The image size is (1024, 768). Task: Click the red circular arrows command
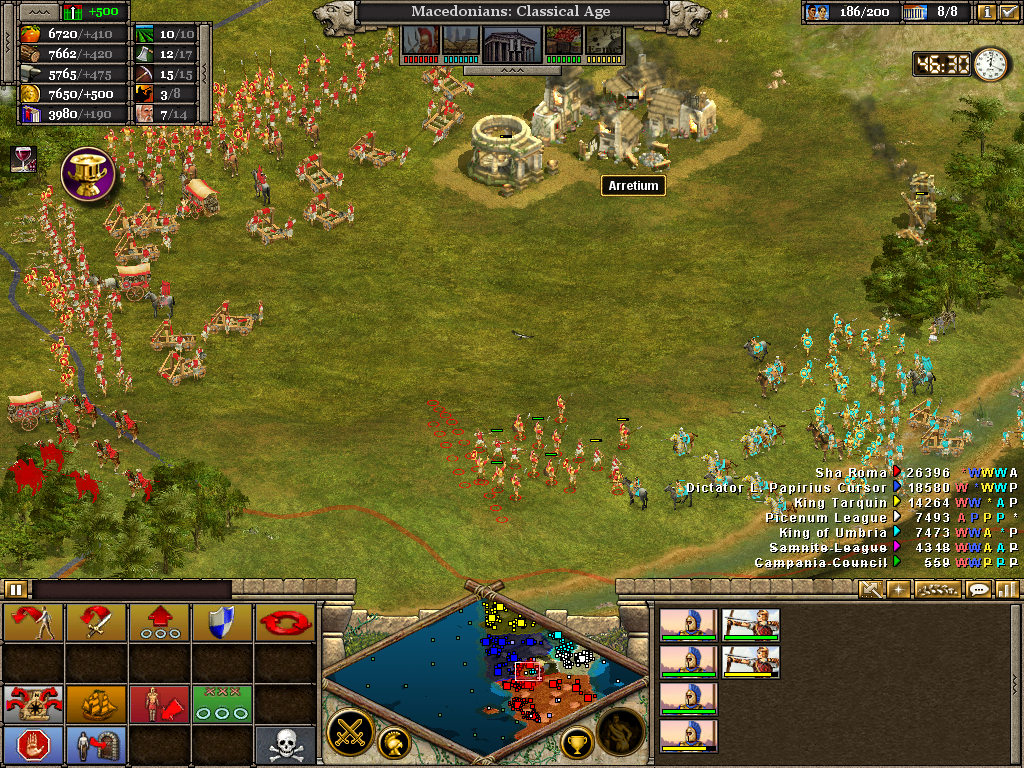click(285, 623)
